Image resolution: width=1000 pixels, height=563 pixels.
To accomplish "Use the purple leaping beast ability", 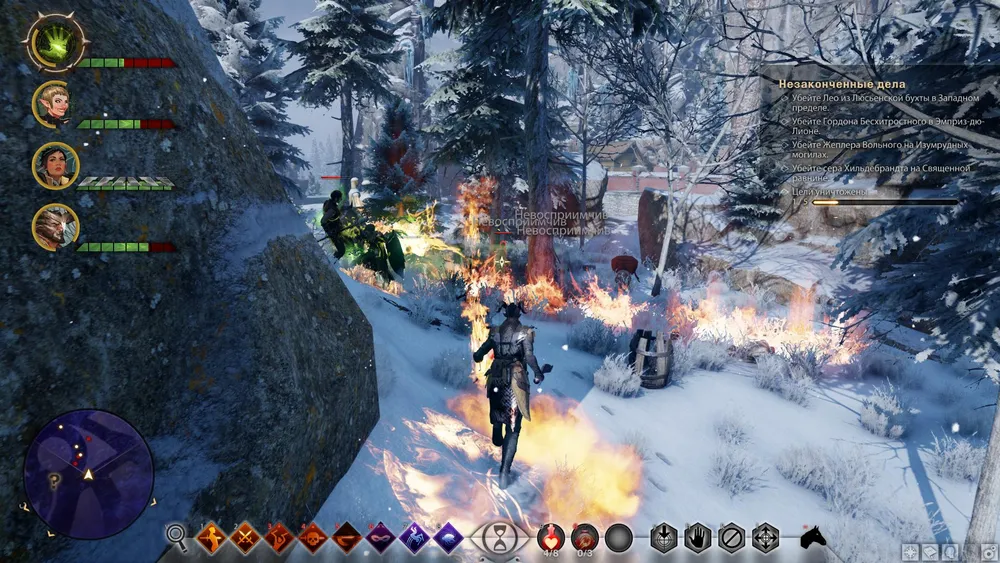I will click(414, 538).
